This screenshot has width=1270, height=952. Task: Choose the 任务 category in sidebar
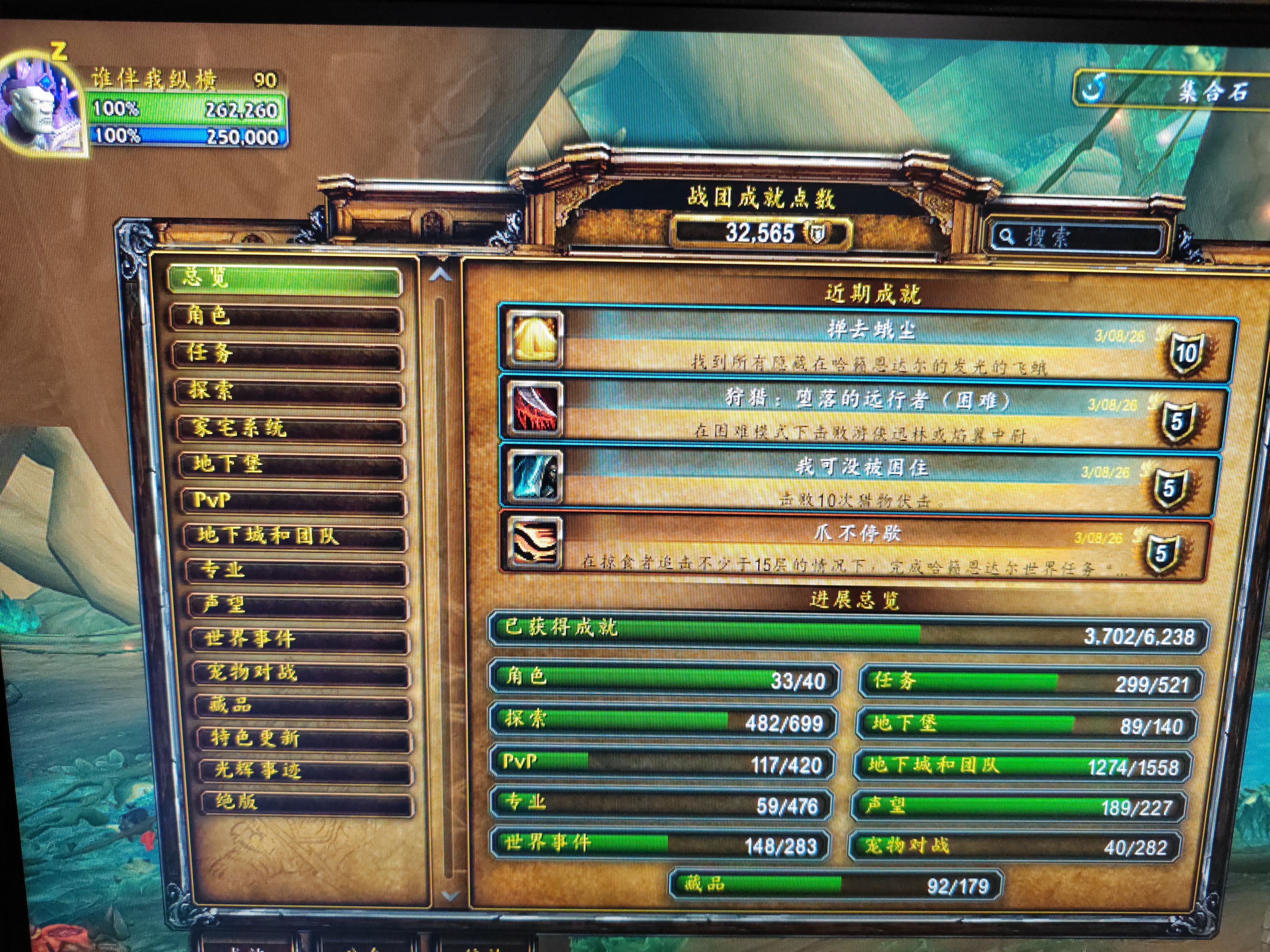pos(287,354)
